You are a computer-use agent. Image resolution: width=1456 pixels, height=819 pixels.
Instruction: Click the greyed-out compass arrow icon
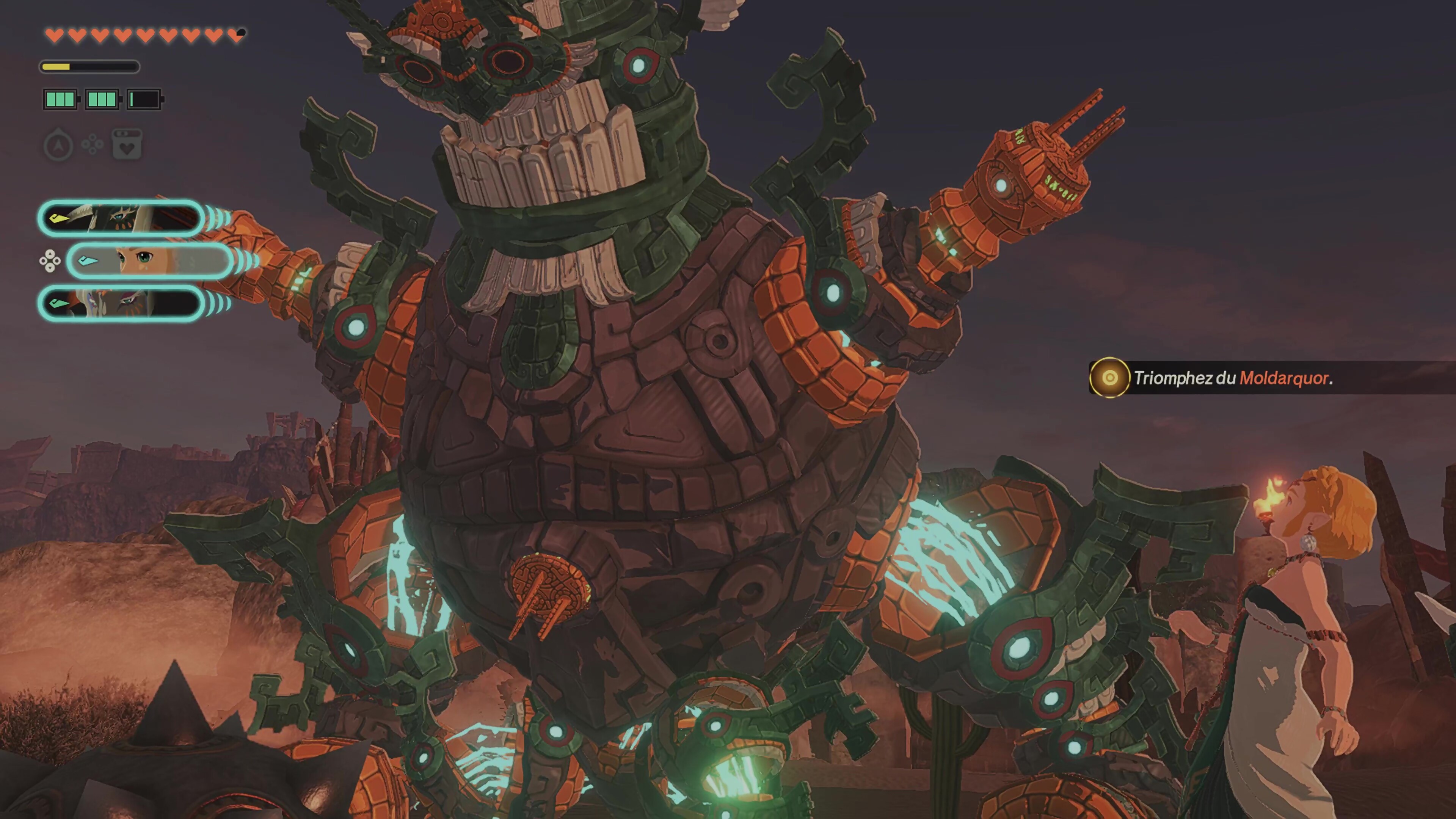(58, 146)
